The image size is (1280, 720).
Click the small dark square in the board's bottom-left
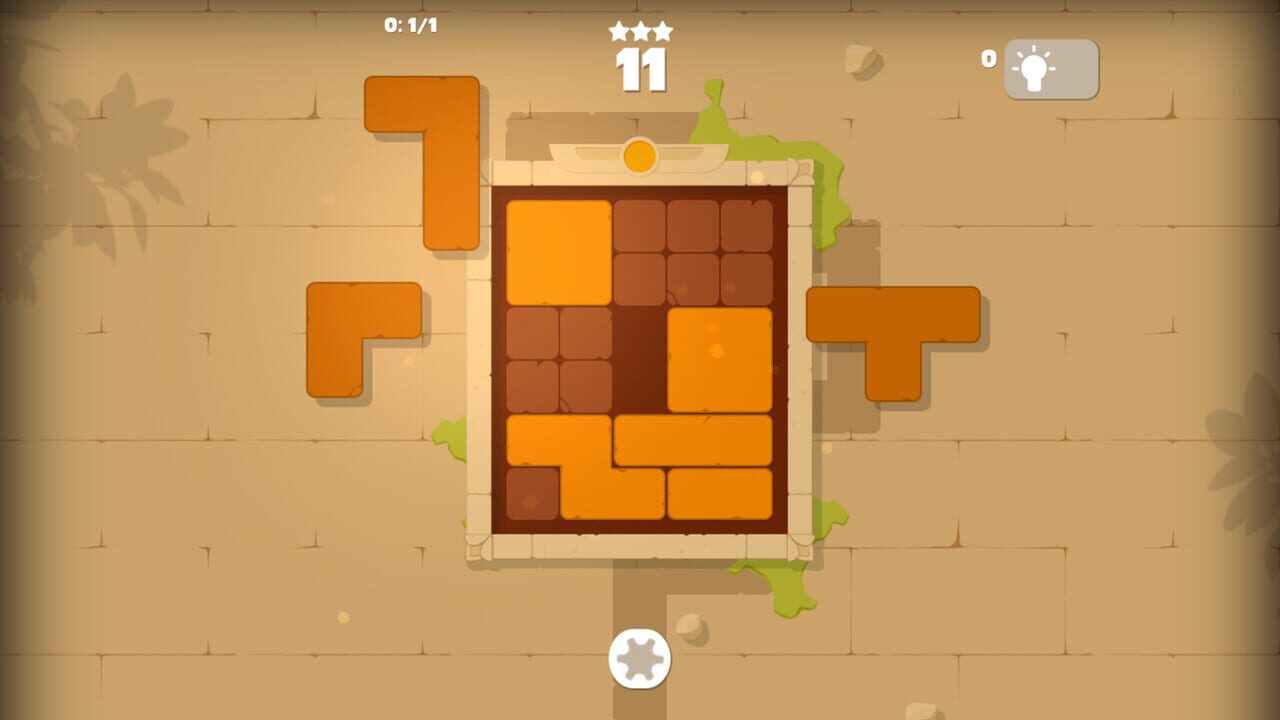[x=535, y=490]
